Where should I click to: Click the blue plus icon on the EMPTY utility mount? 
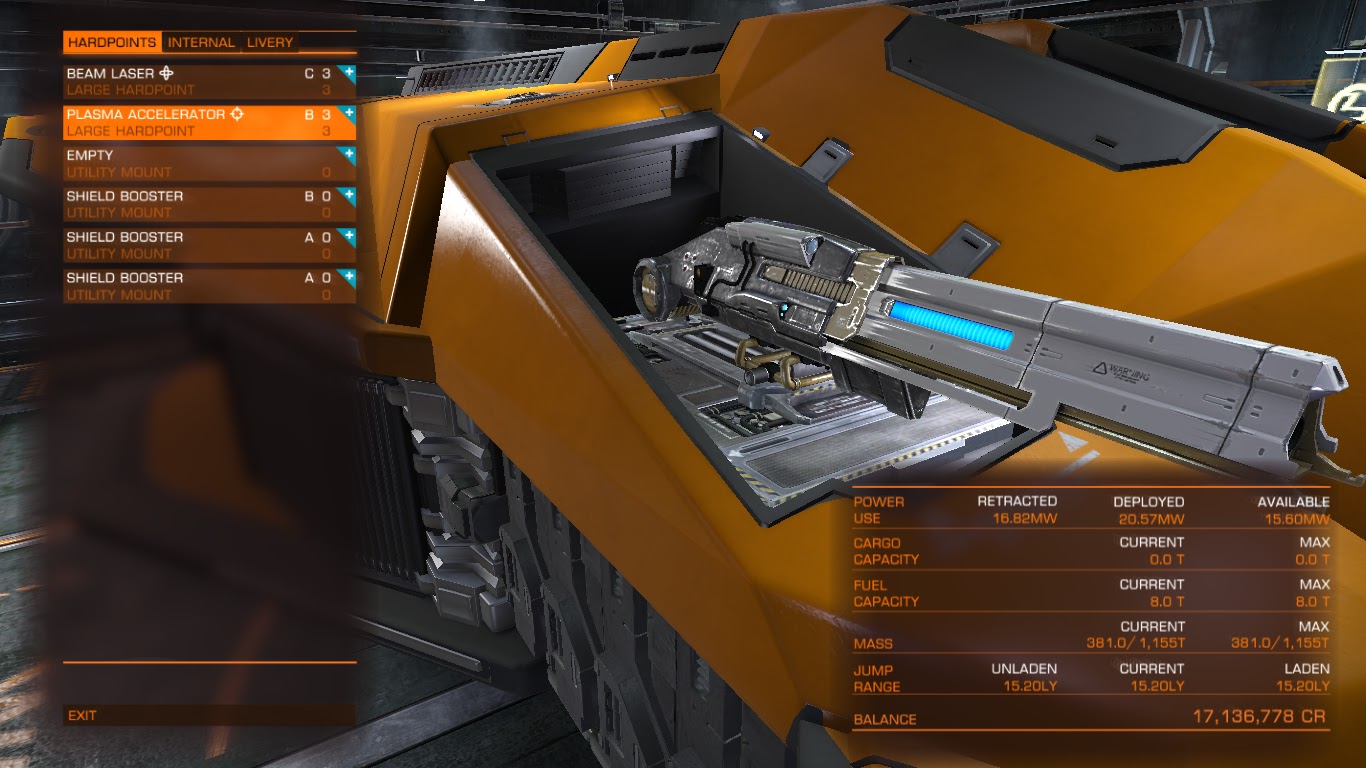347,155
